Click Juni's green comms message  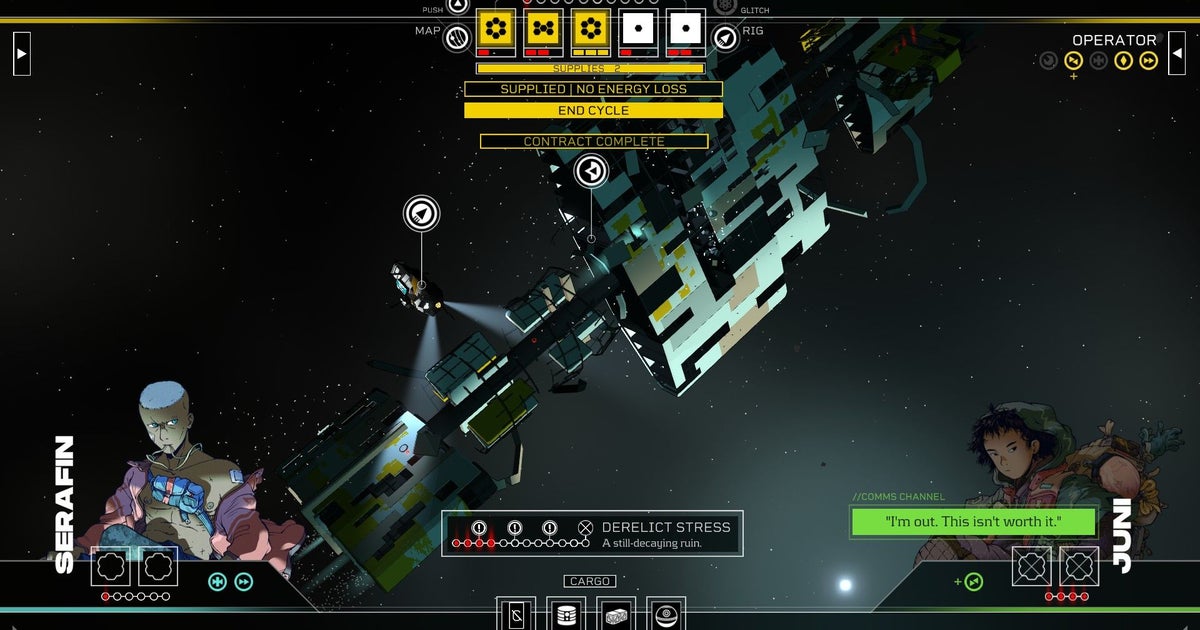(x=973, y=521)
